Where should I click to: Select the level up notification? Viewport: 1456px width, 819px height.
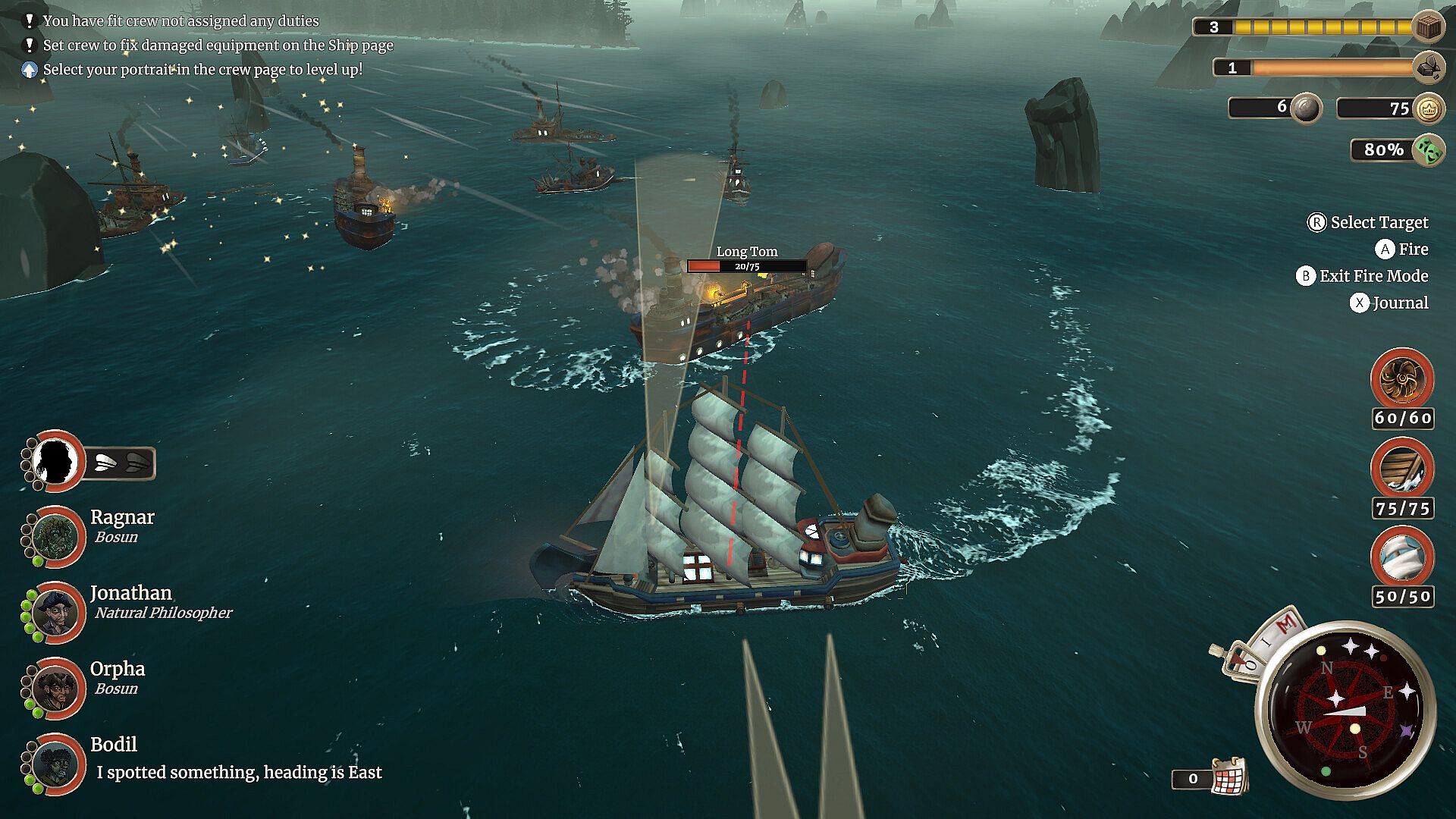tap(202, 70)
